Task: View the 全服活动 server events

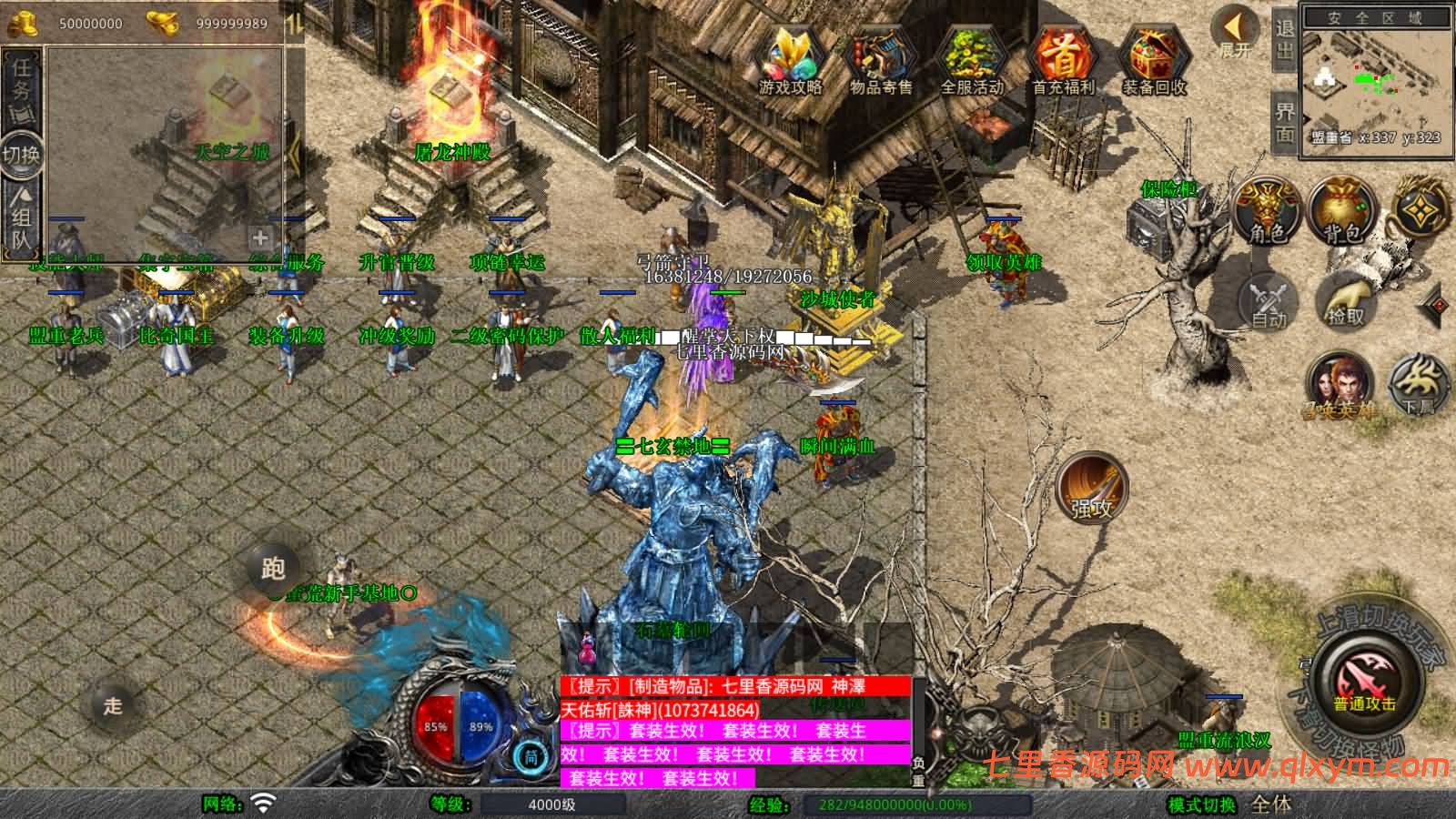Action: 971,59
